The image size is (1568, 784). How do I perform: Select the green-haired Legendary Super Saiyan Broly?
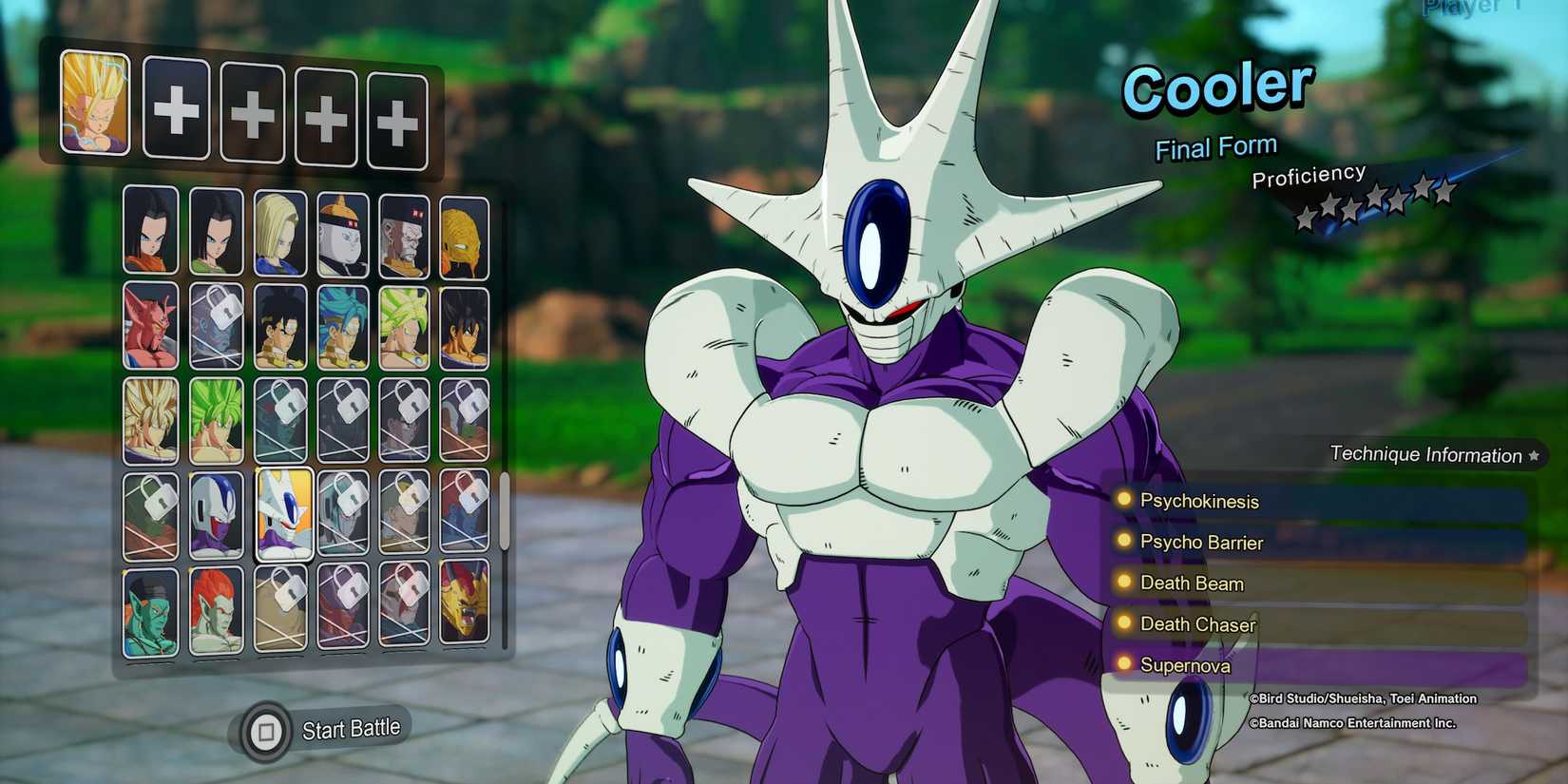click(x=216, y=420)
